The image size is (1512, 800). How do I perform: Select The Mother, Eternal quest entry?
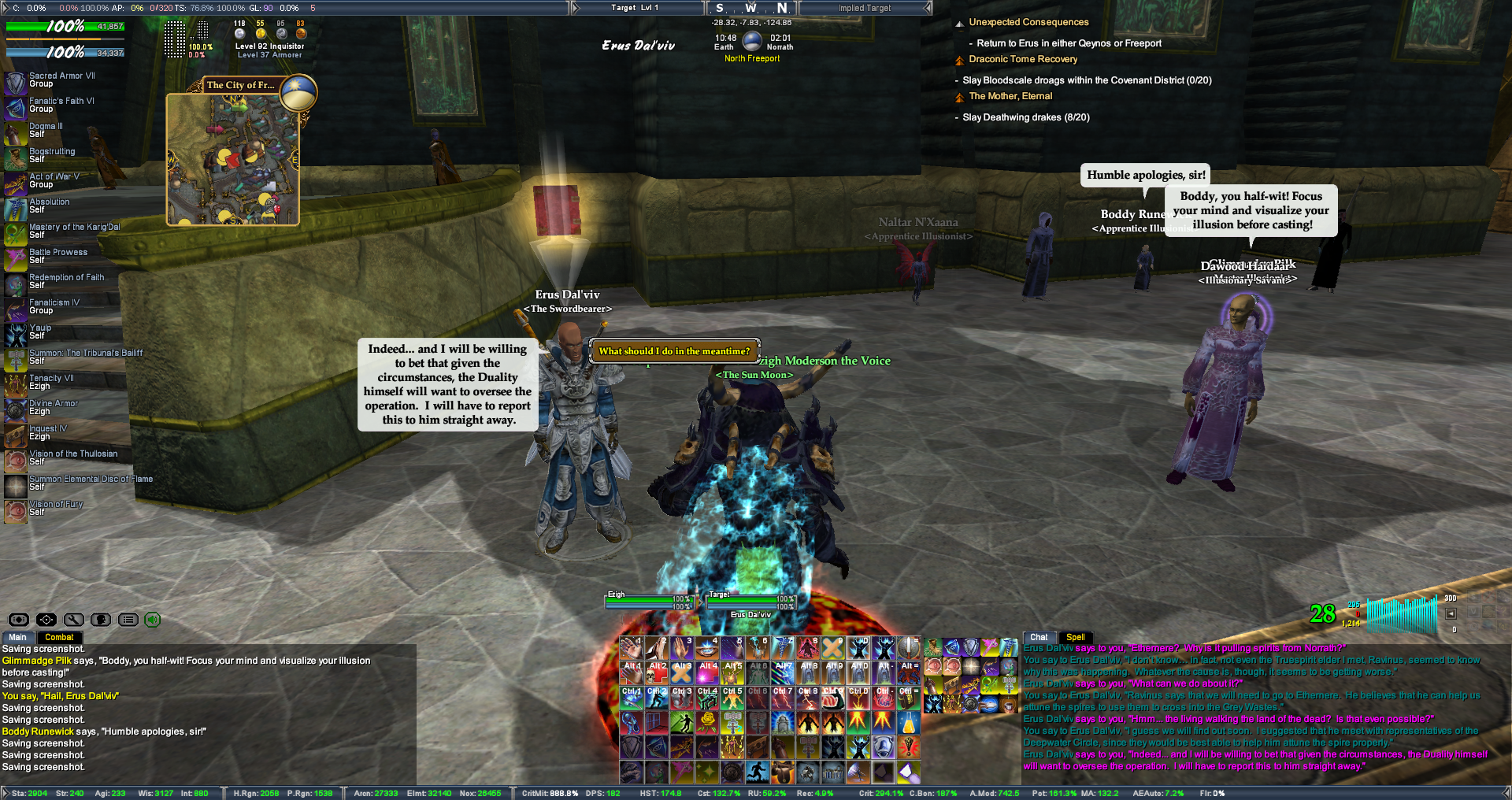coord(1010,97)
